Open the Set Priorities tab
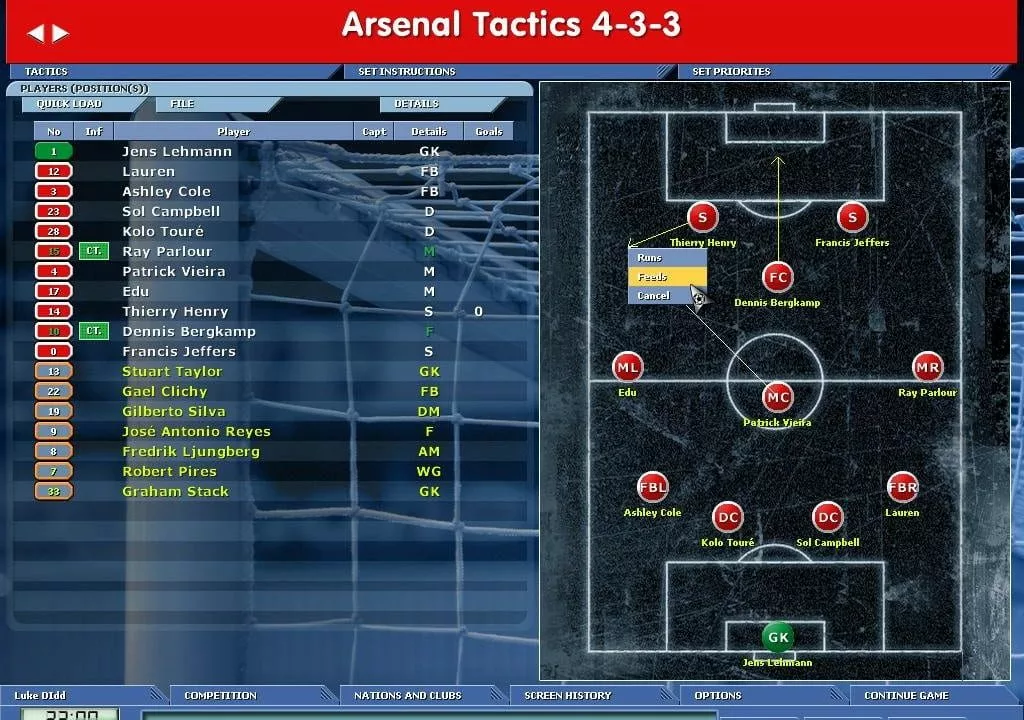 (x=731, y=72)
